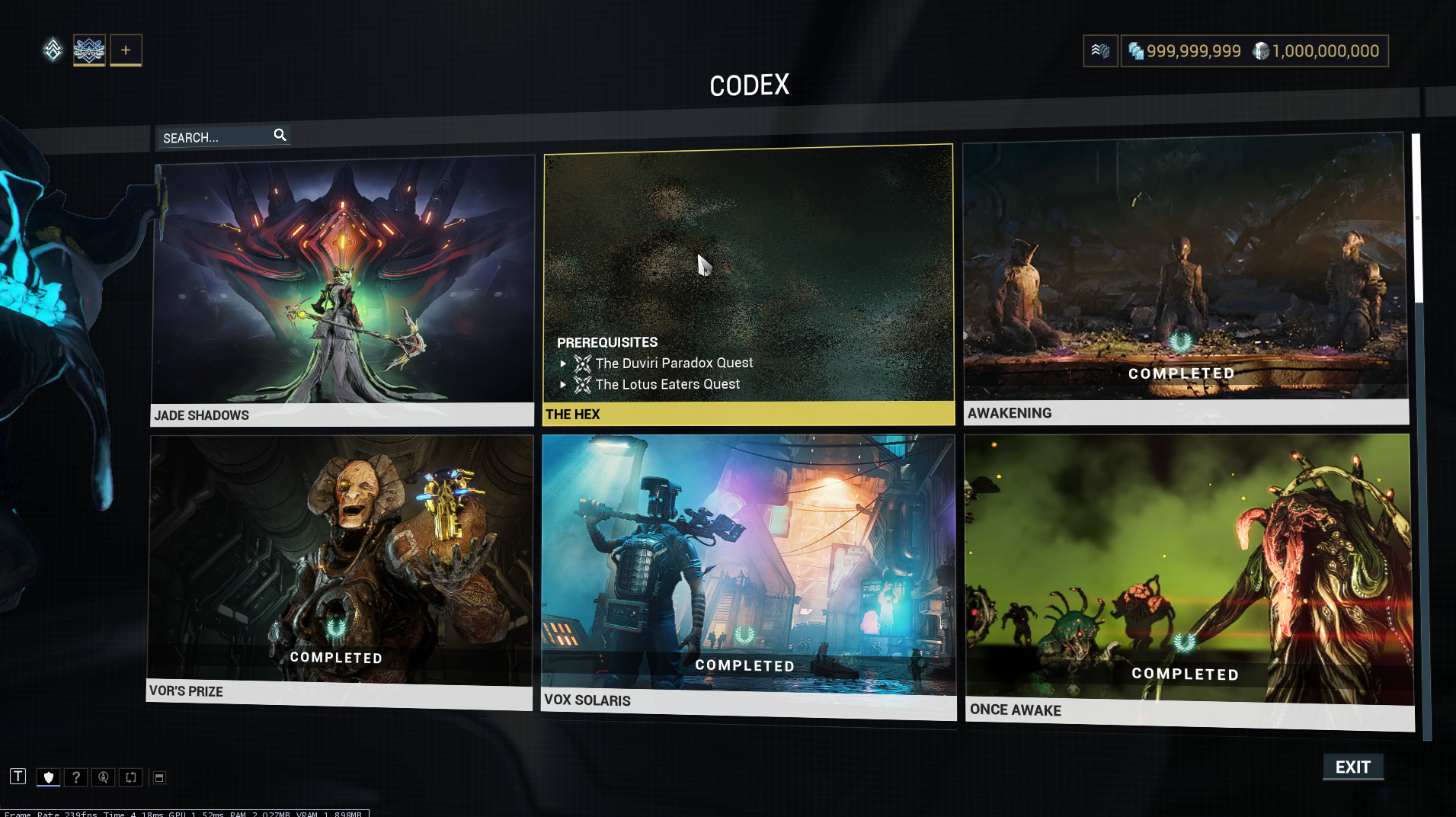Click the Duviri Paradox Quest prerequisite
Screen dimensions: 1456x817
(x=674, y=364)
